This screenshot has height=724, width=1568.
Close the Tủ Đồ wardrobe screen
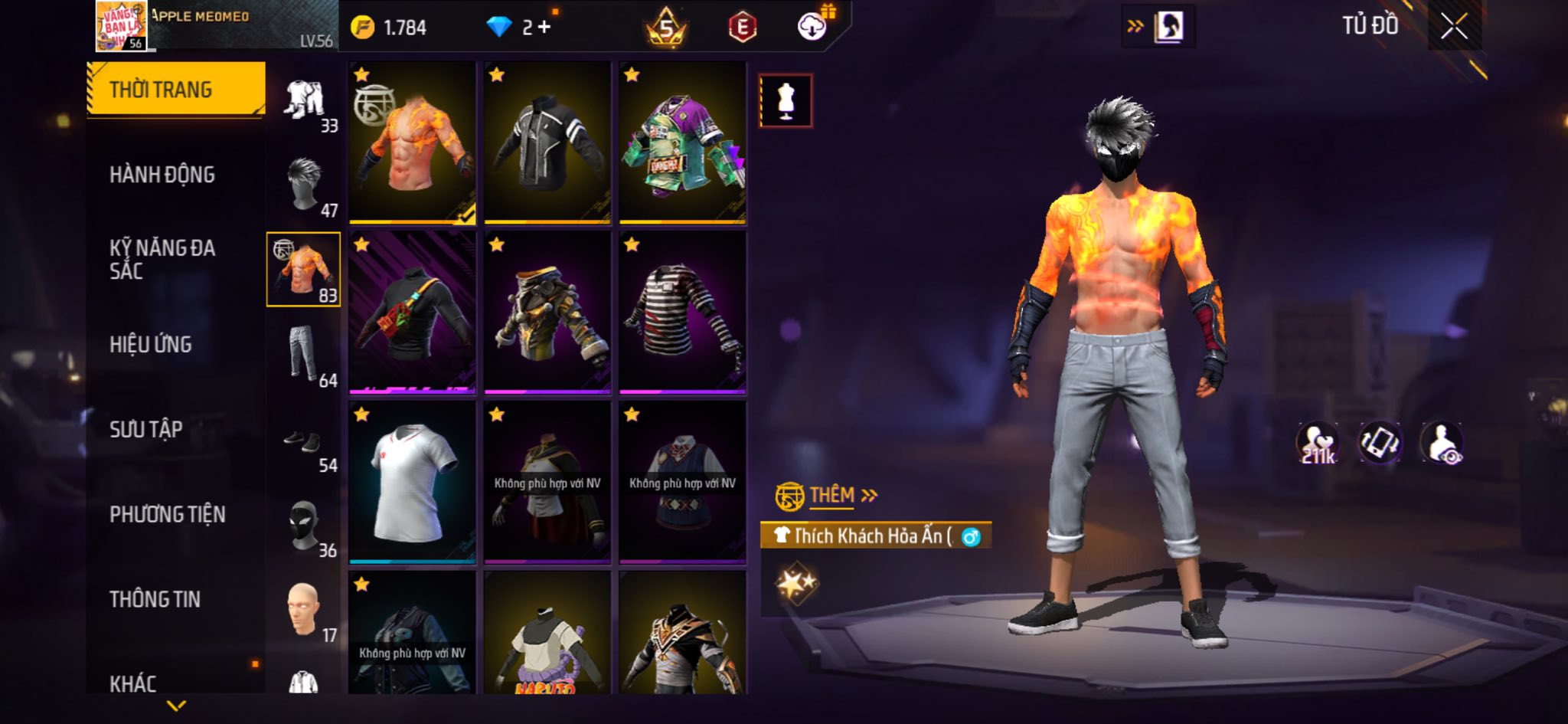pyautogui.click(x=1454, y=28)
